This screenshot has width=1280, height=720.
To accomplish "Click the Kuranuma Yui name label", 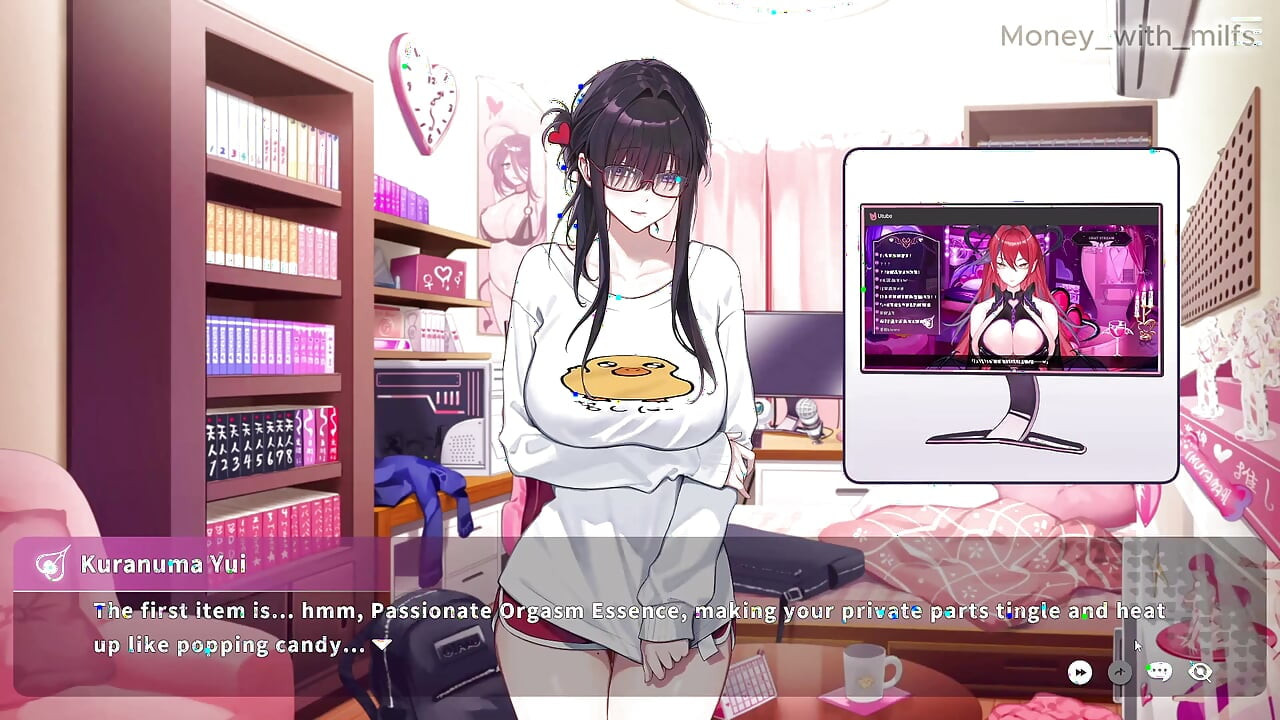I will click(x=162, y=564).
